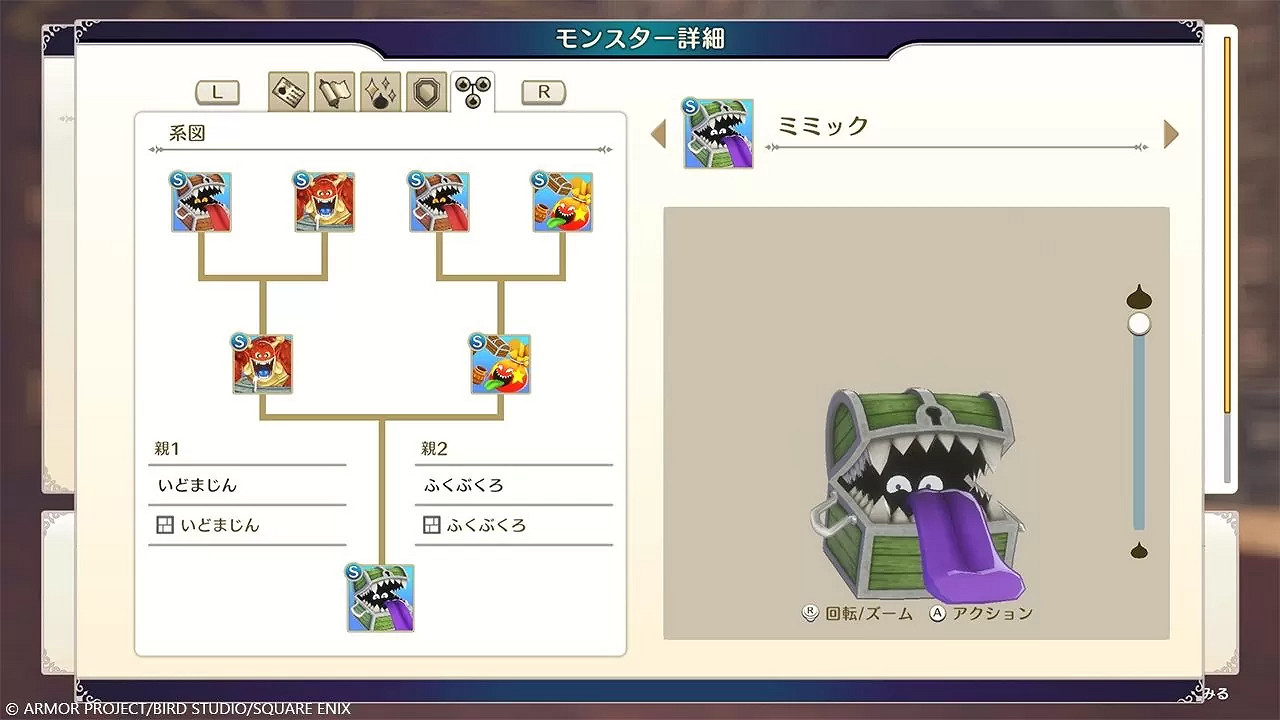Image resolution: width=1280 pixels, height=720 pixels.
Task: Click the grid icon beside ふくぶくろ label
Action: pos(432,524)
